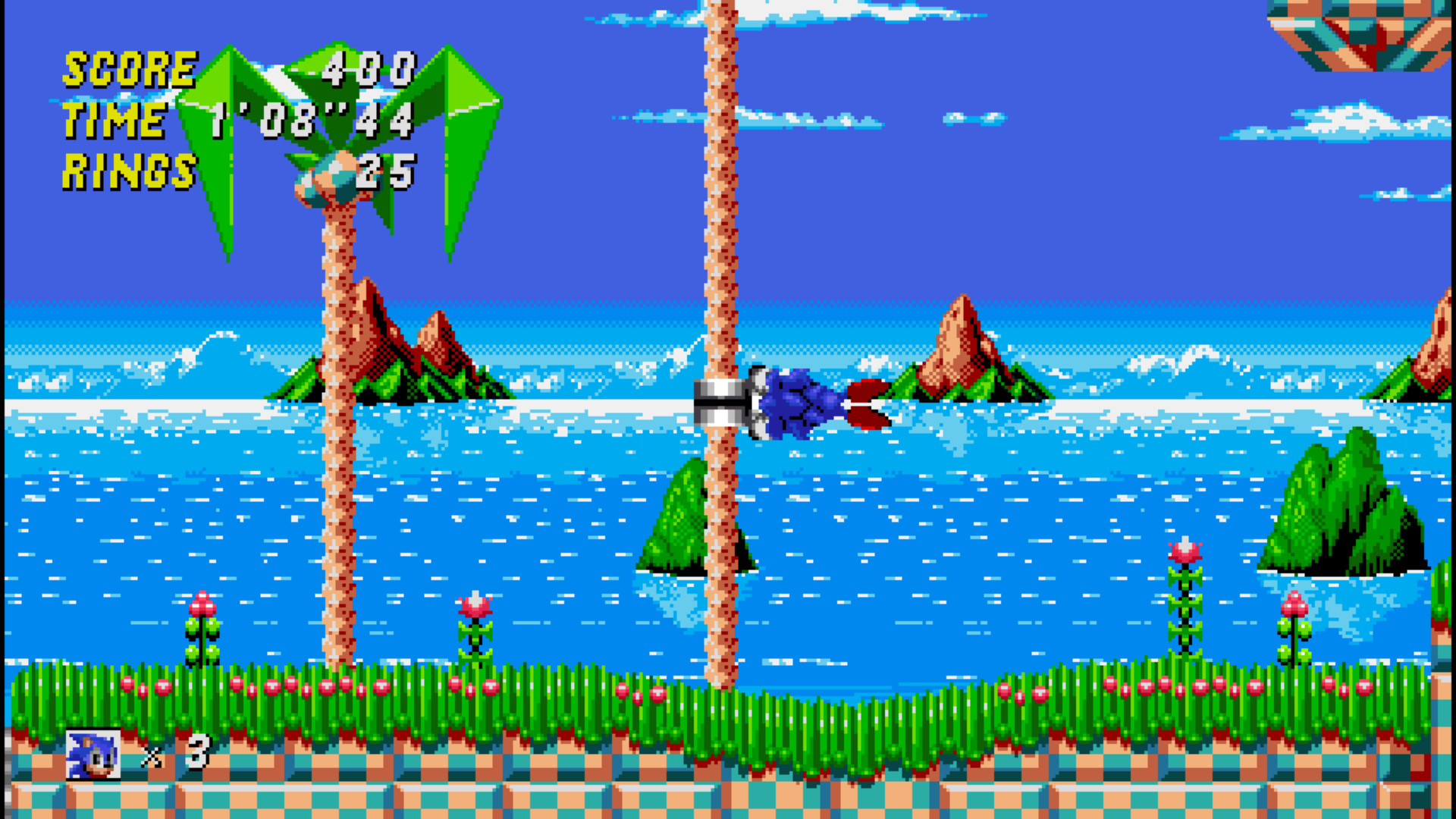Click the tall palm trunk on the left

point(337,455)
